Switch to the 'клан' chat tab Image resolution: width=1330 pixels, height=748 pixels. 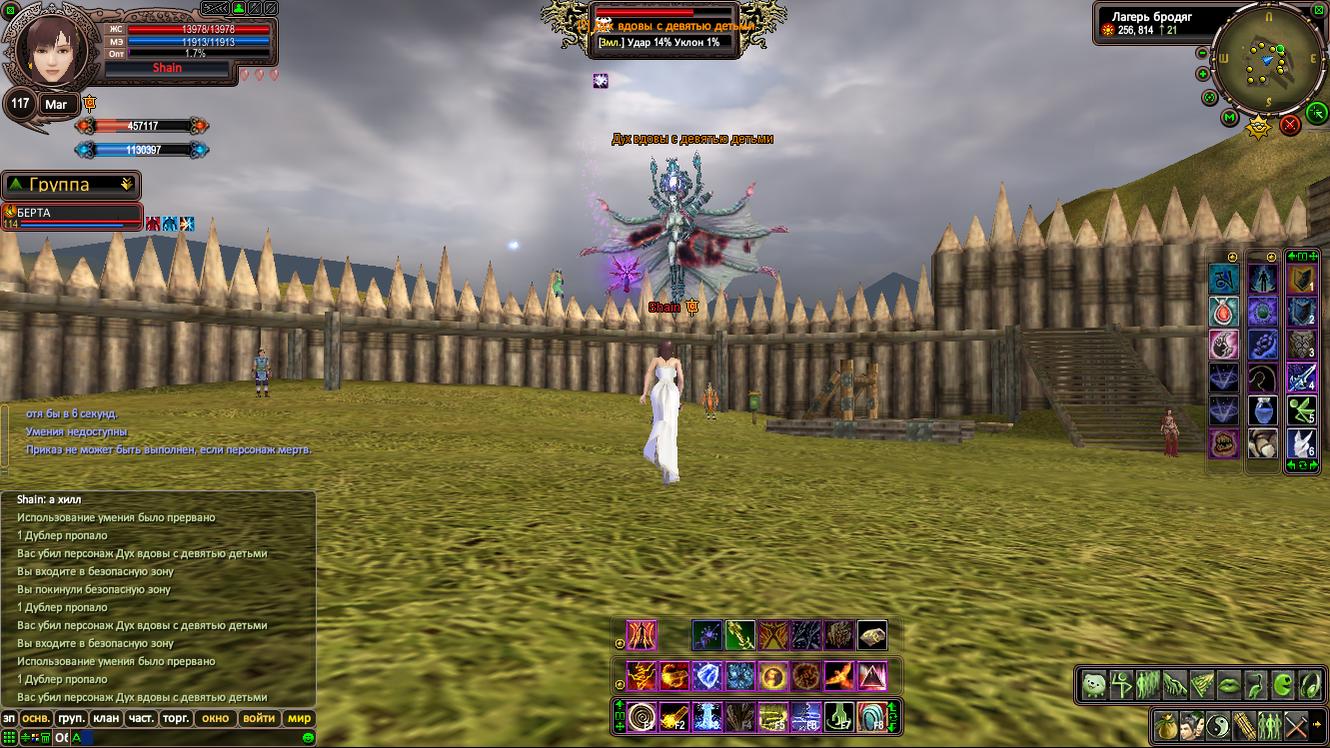pos(105,718)
